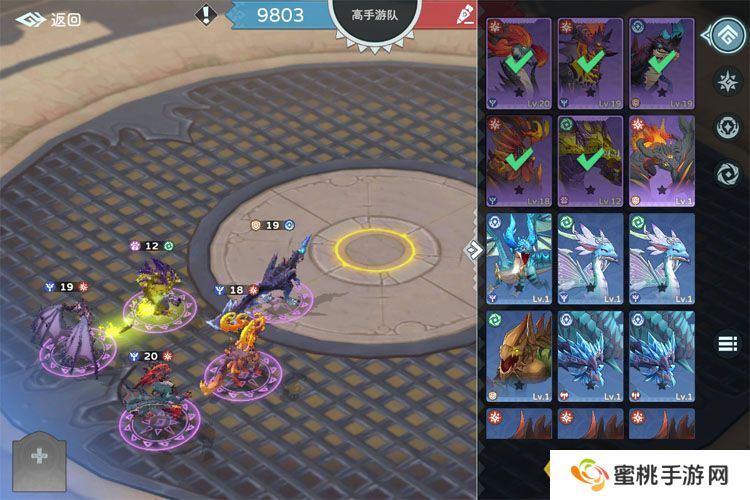Switch to the star-burst element filter
Image resolution: width=750 pixels, height=500 pixels.
coord(727,82)
